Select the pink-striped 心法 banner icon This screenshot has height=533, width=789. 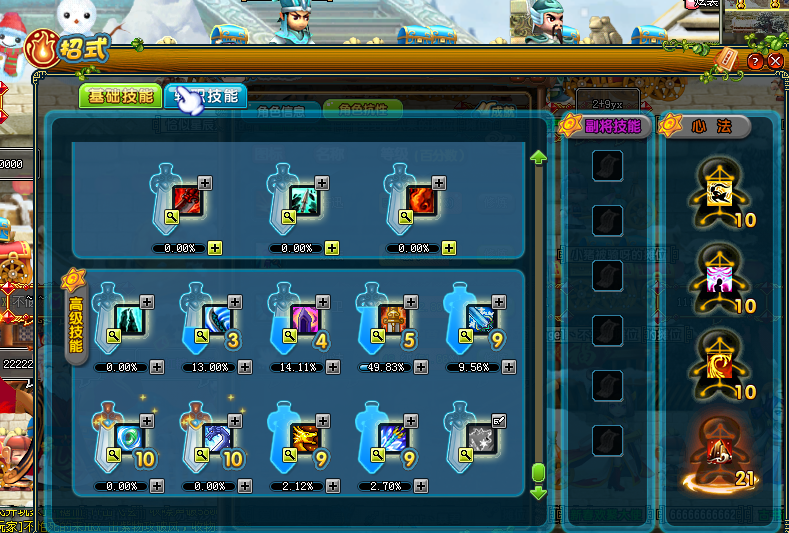[717, 279]
